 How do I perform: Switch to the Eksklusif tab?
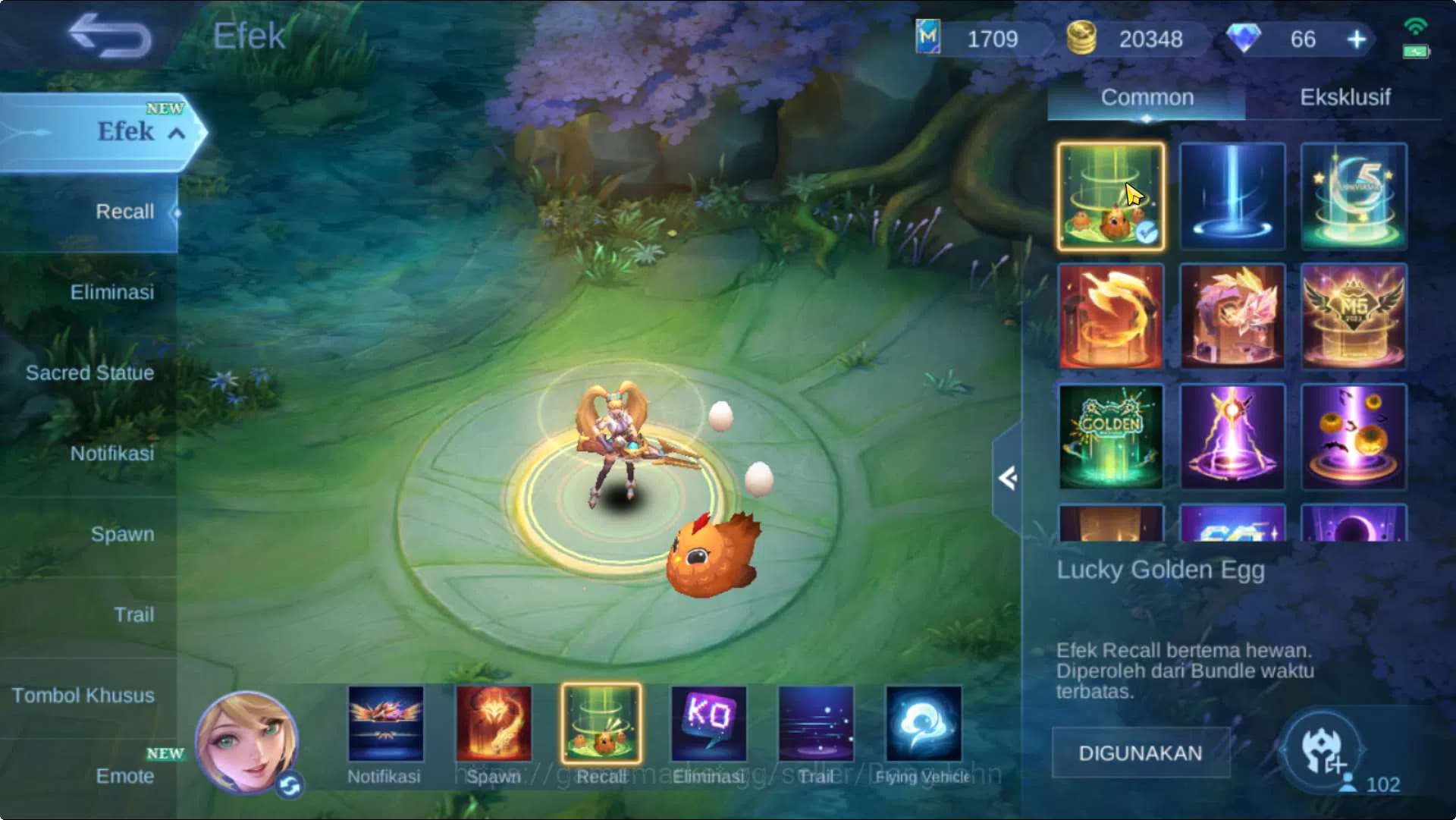pos(1344,97)
